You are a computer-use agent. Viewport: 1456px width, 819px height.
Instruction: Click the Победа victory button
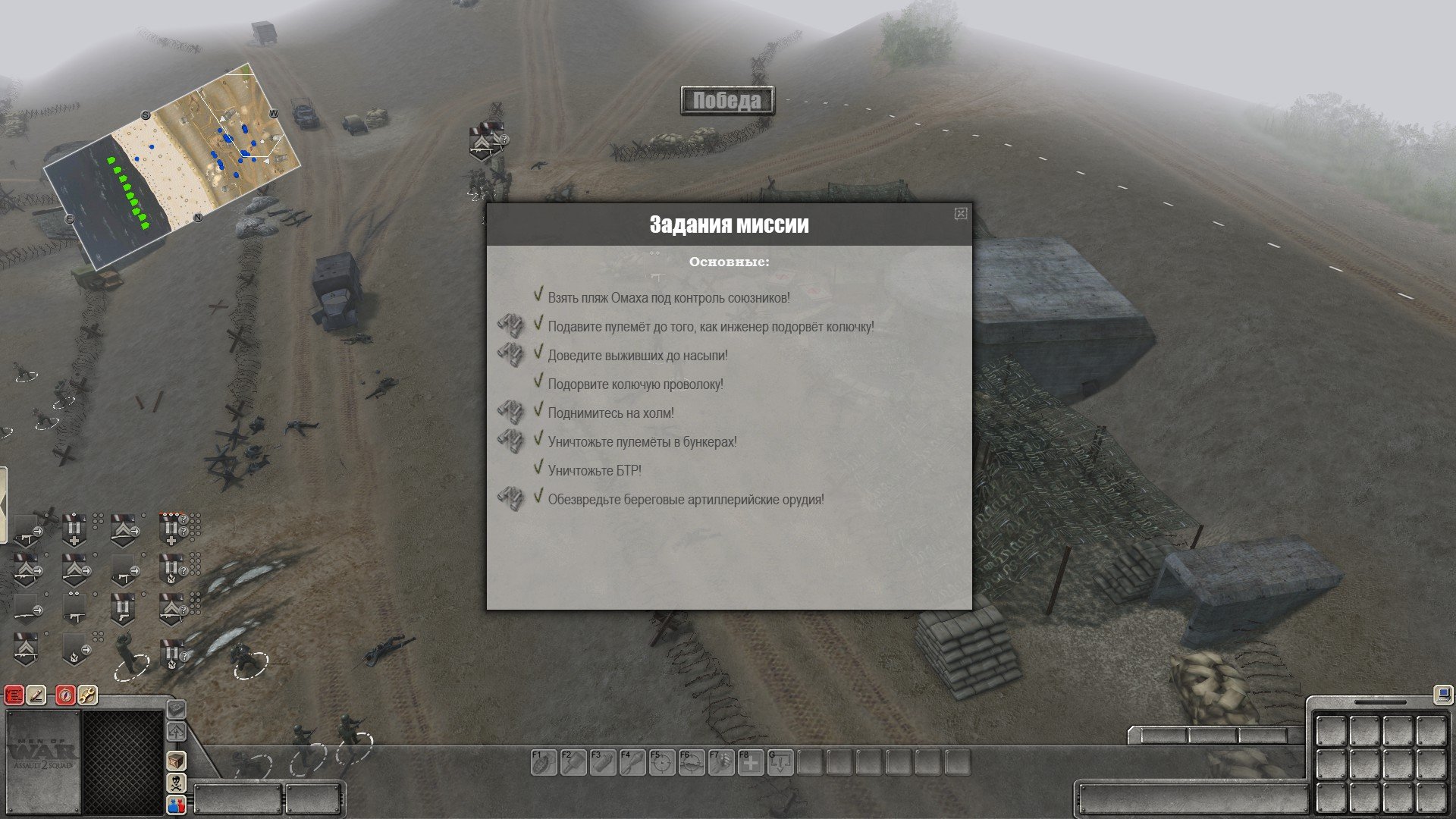[x=727, y=100]
